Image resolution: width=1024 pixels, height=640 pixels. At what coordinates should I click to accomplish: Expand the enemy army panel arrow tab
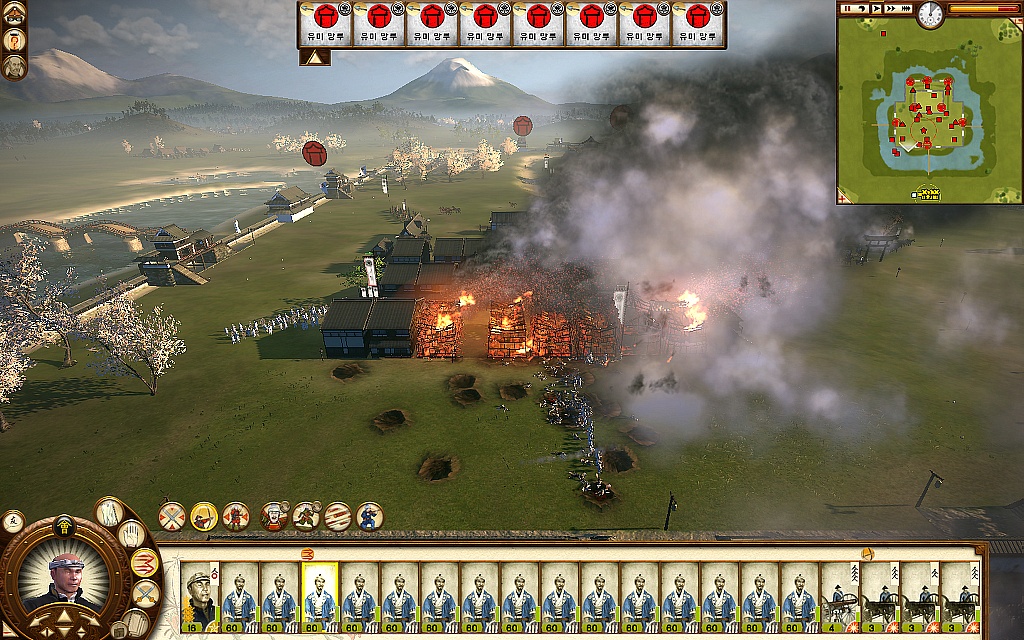[x=315, y=58]
